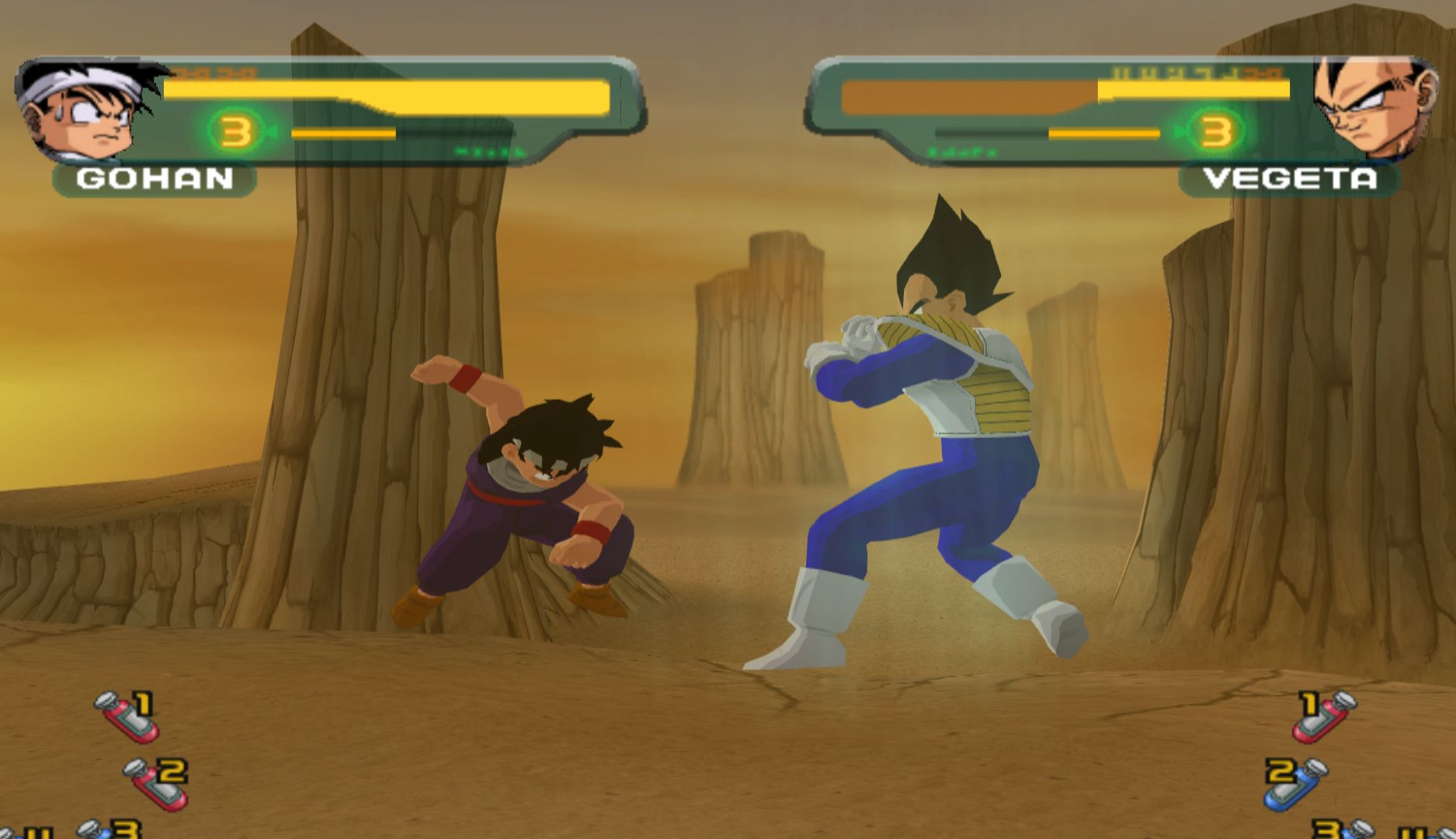Screen dimensions: 1456x839
Task: Choose Gohan's number 1 red capsule
Action: pyautogui.click(x=129, y=716)
